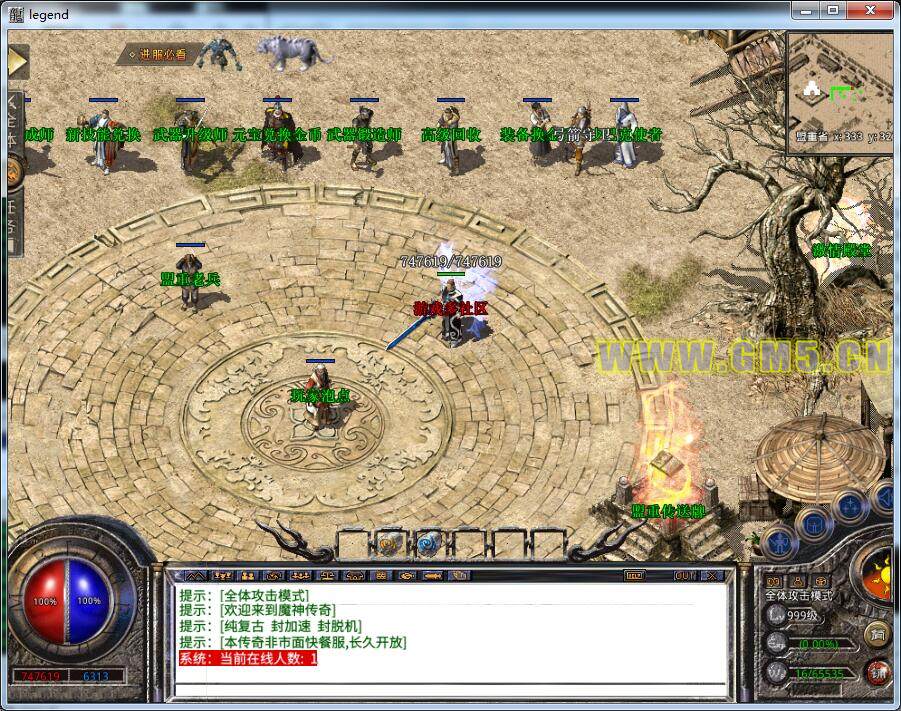The image size is (901, 711).
Task: Open the minimap
Action: (838, 92)
